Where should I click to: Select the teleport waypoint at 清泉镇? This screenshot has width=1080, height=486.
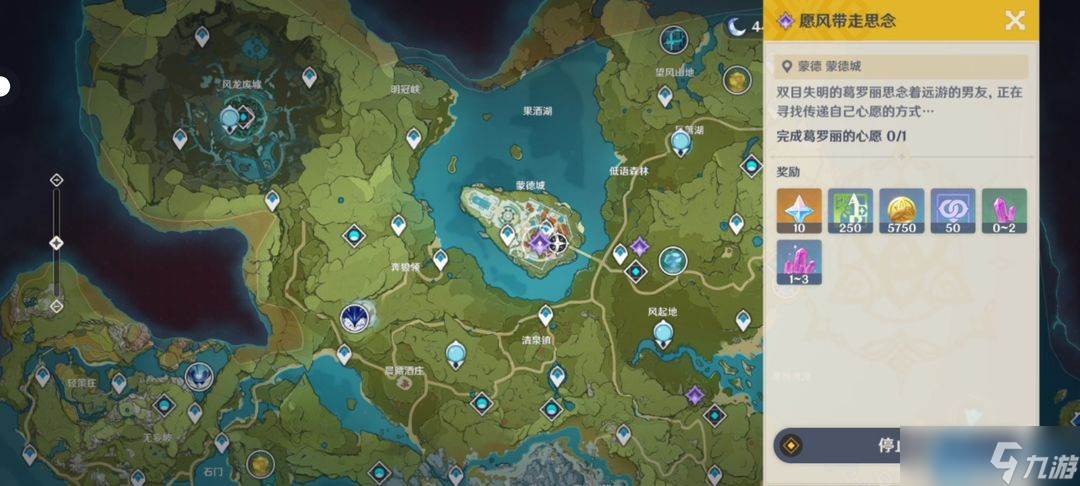click(546, 314)
